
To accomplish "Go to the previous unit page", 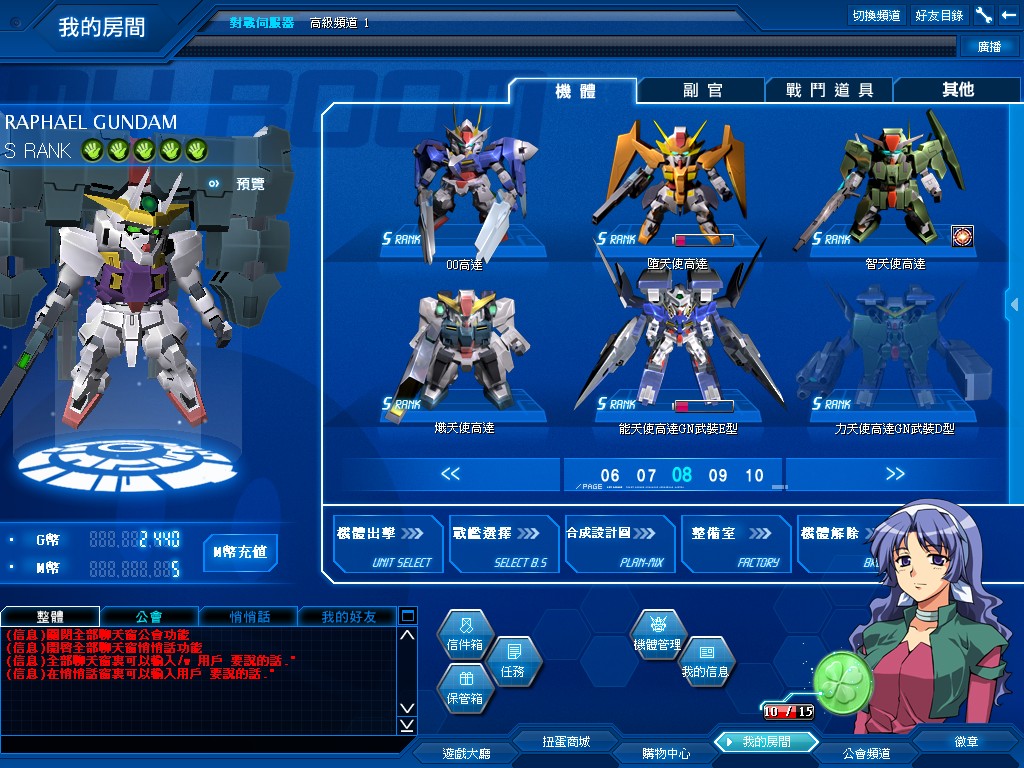I will pos(450,474).
